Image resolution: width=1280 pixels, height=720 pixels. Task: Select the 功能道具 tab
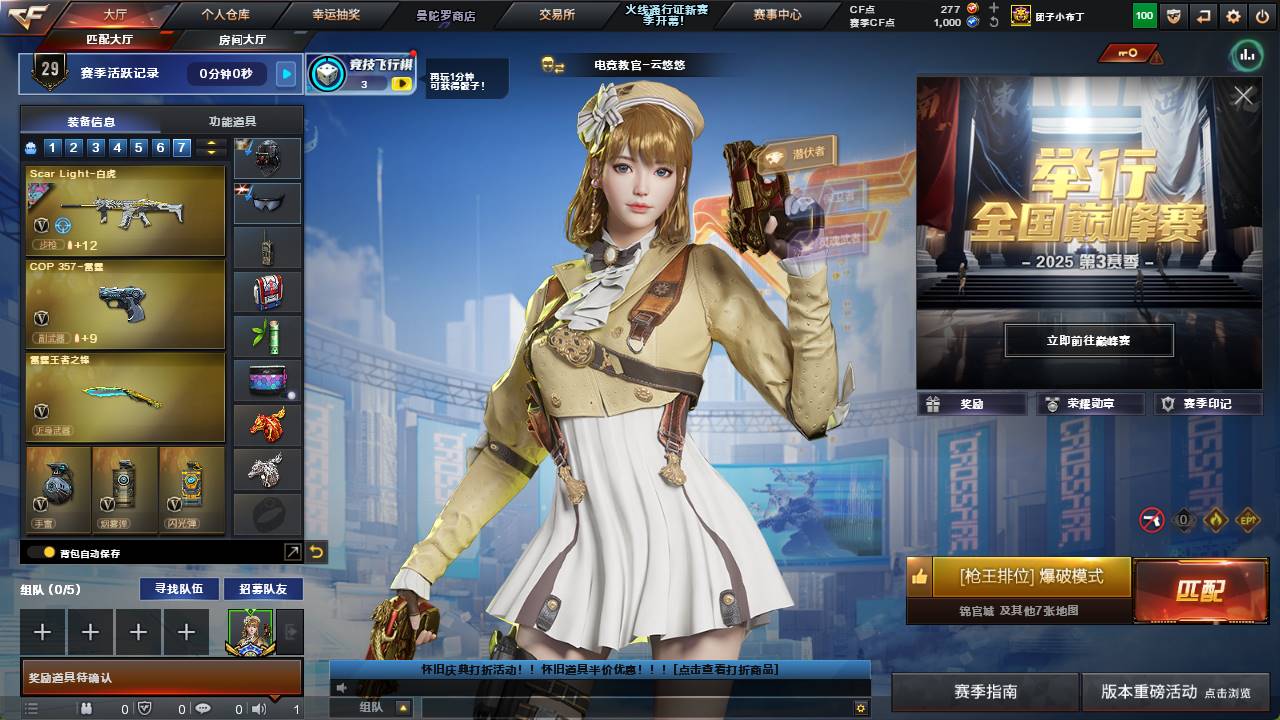pos(232,122)
